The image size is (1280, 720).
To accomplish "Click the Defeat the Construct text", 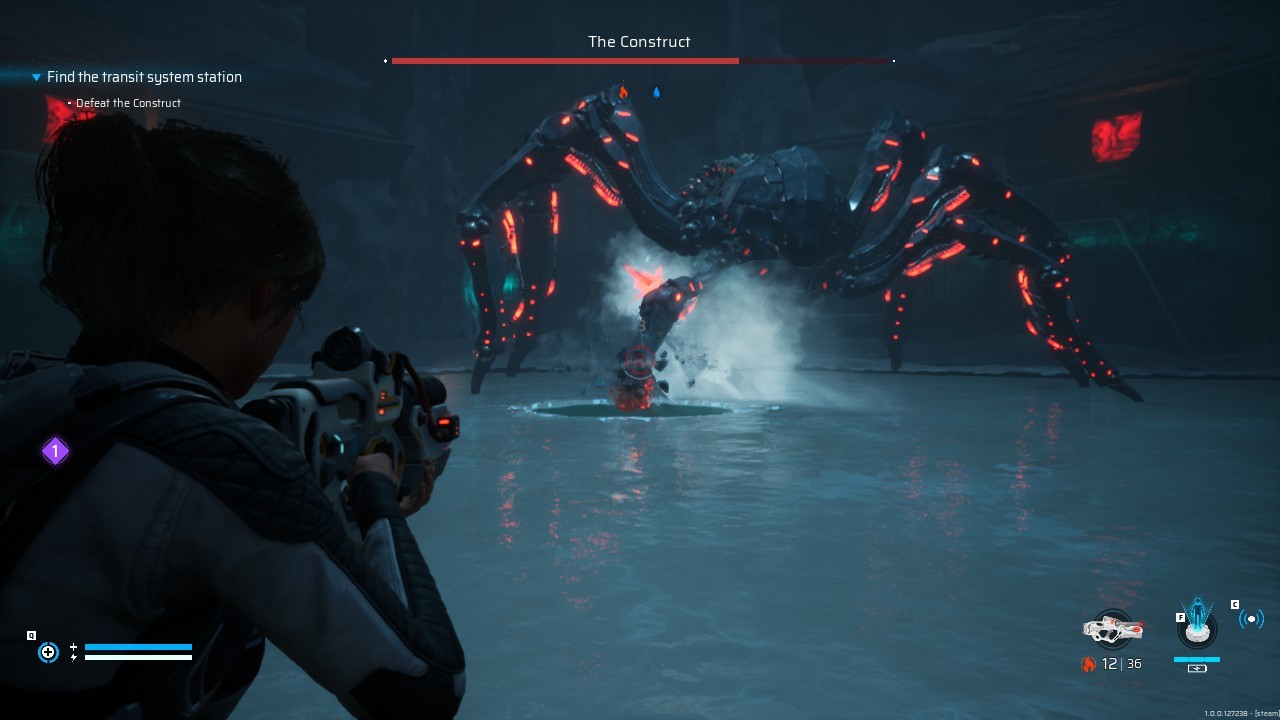I will pos(128,103).
